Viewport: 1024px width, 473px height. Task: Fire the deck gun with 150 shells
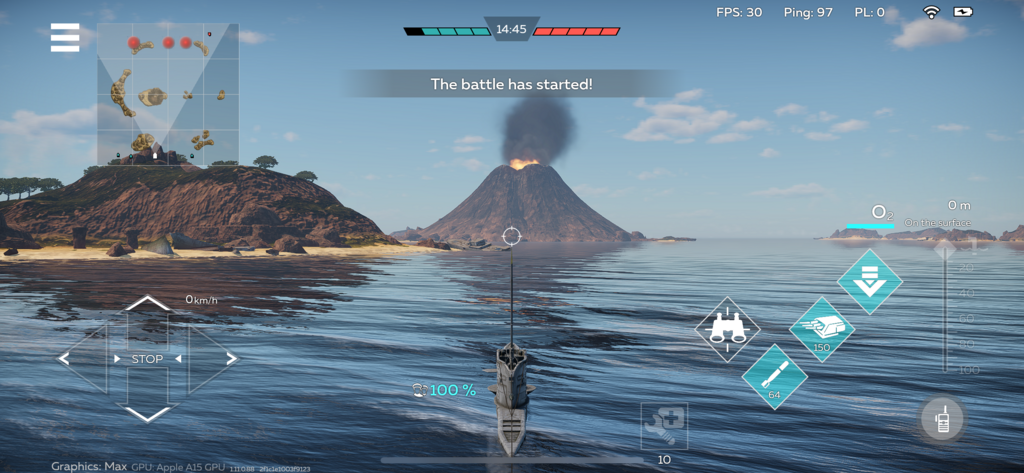tap(821, 328)
